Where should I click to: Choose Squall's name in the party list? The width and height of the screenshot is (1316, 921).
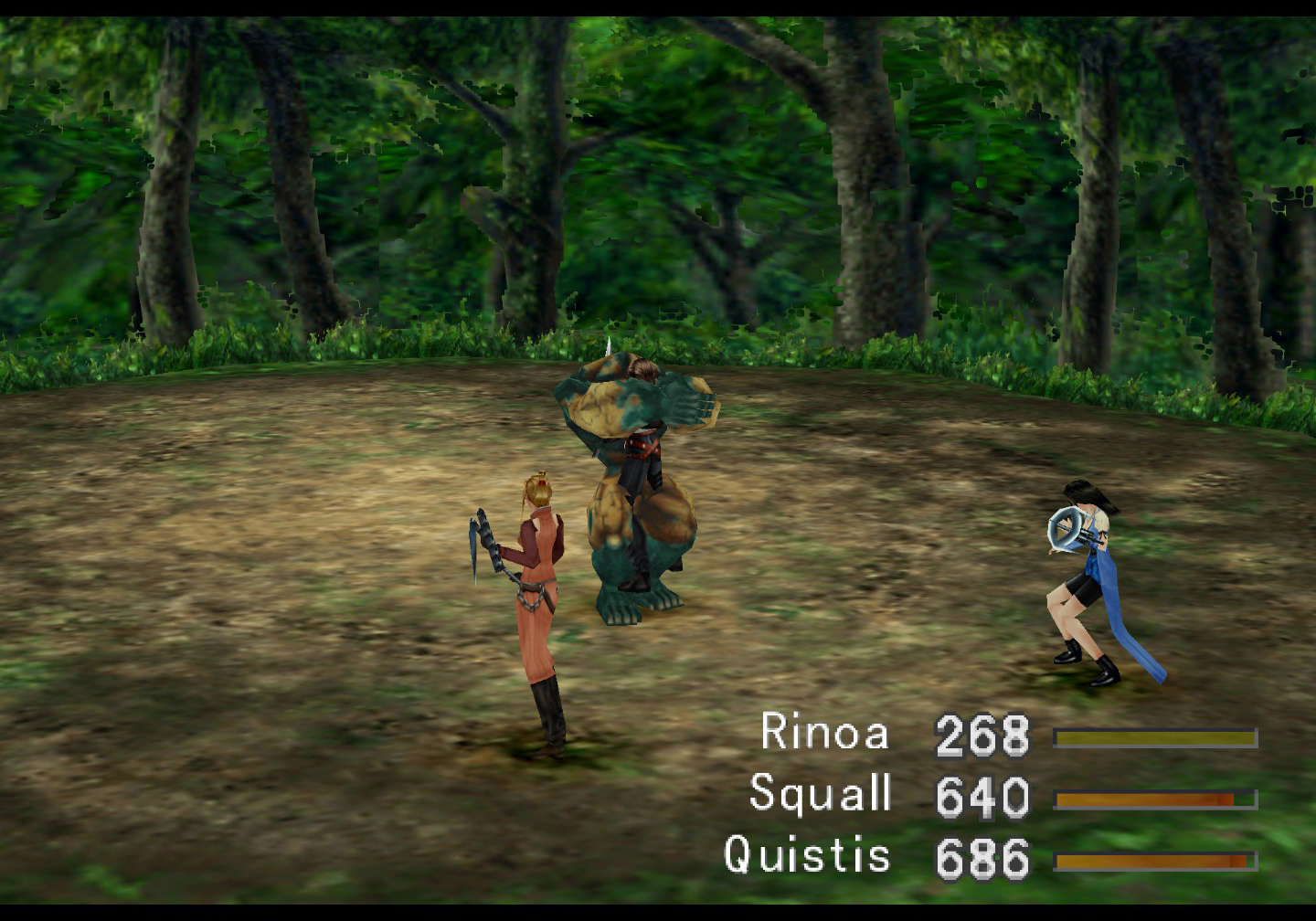point(820,793)
